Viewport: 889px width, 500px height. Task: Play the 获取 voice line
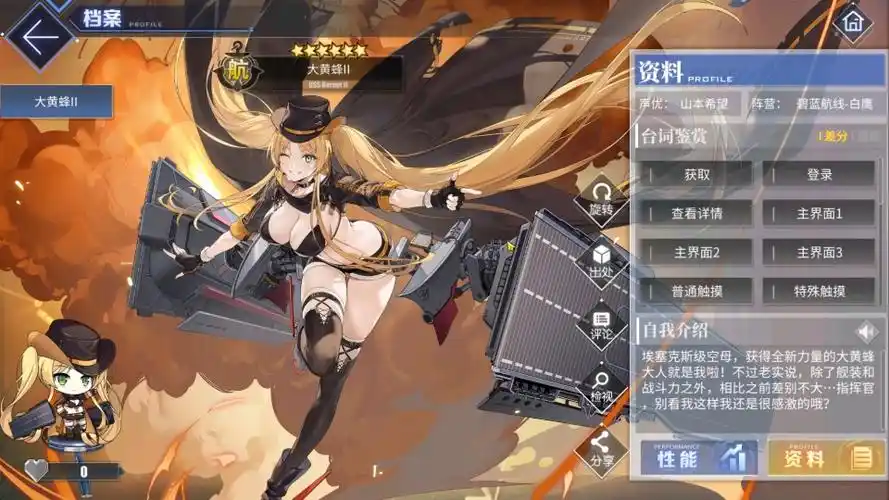tap(697, 174)
